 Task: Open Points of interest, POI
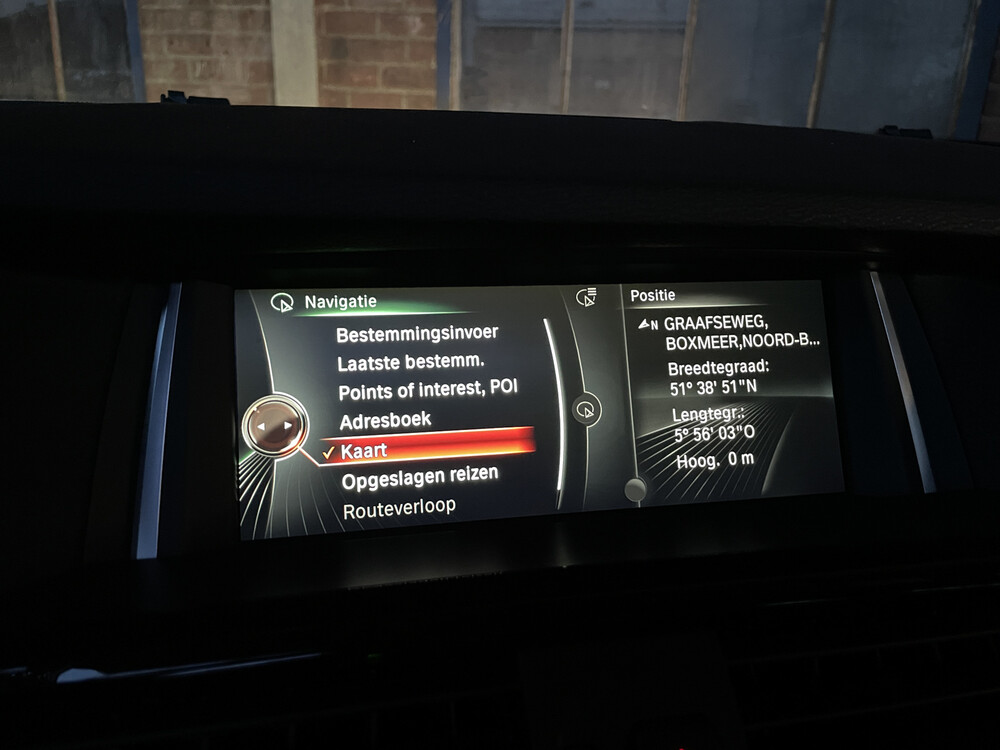coord(428,391)
